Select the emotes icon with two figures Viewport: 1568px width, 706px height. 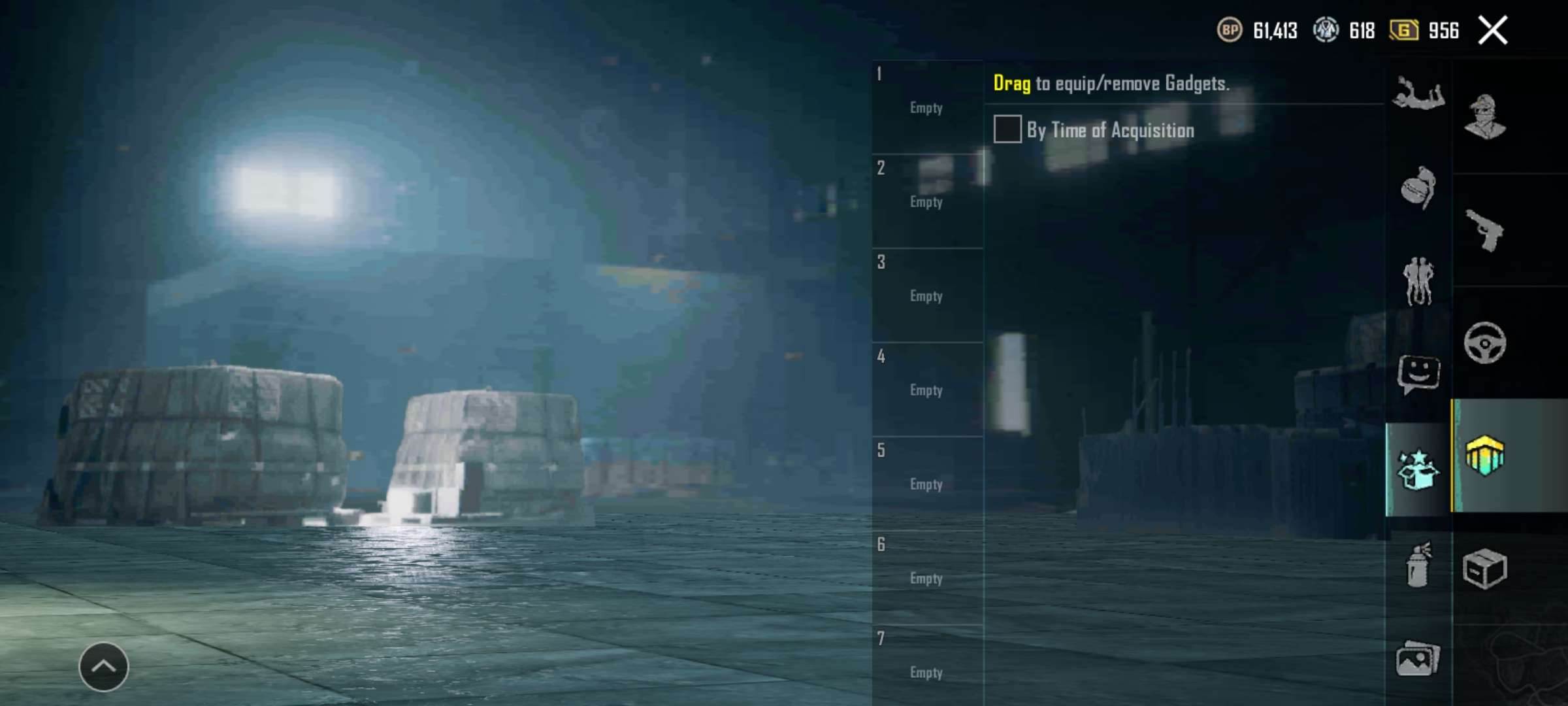click(1418, 280)
